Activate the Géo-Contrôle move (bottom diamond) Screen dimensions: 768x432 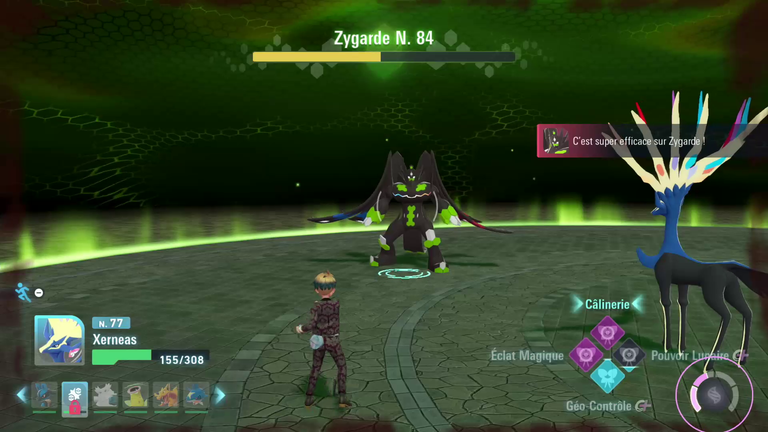click(x=607, y=375)
